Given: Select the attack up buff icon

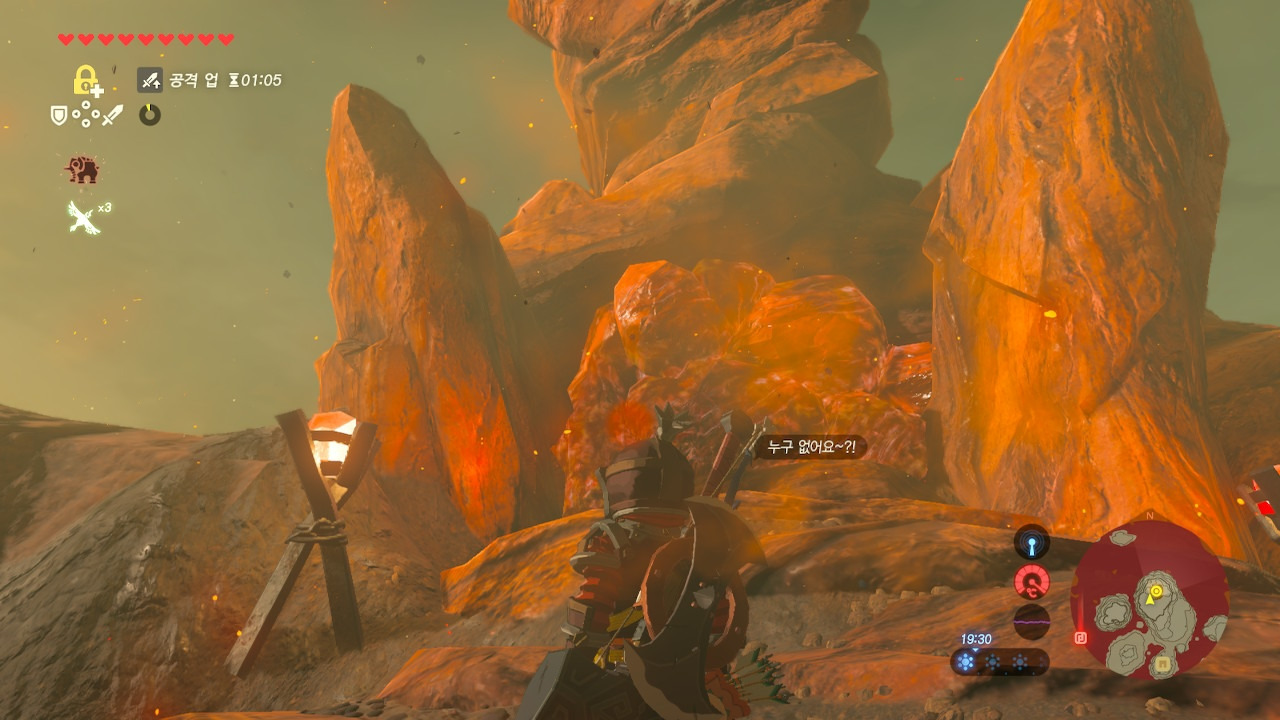Looking at the screenshot, I should pyautogui.click(x=150, y=80).
